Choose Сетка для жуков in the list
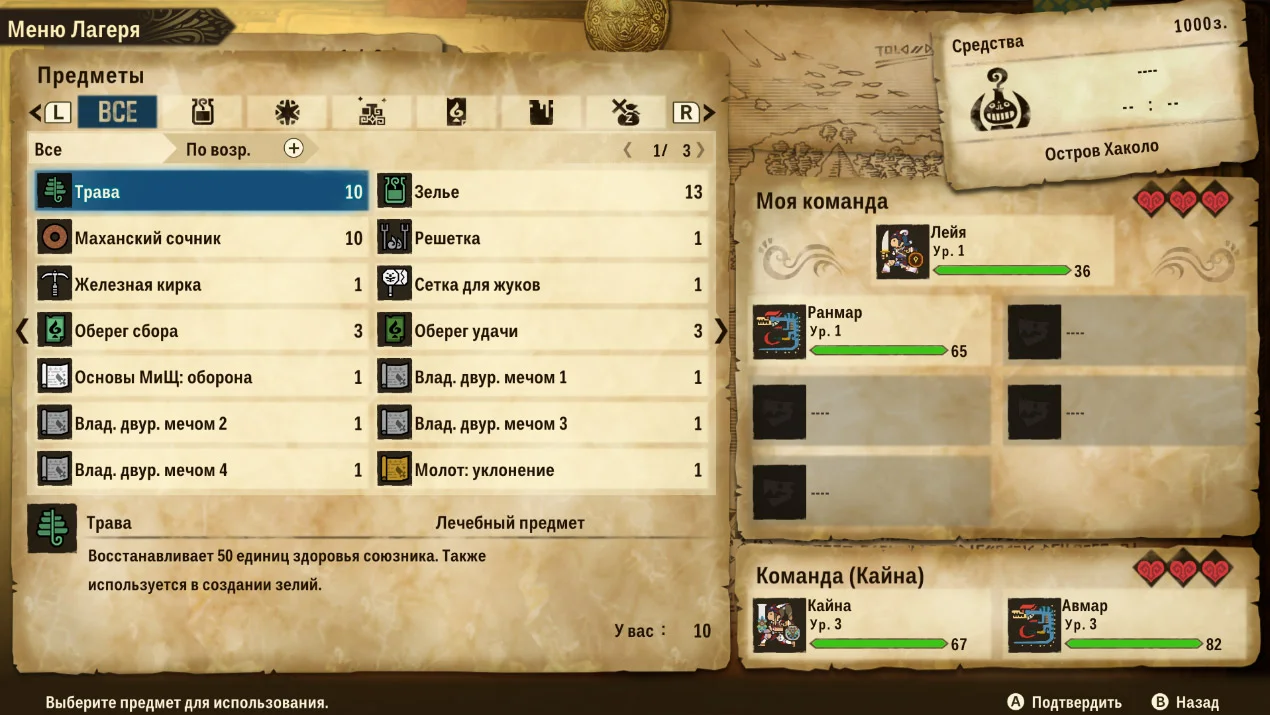Screen dimensions: 1270x715 tap(541, 285)
